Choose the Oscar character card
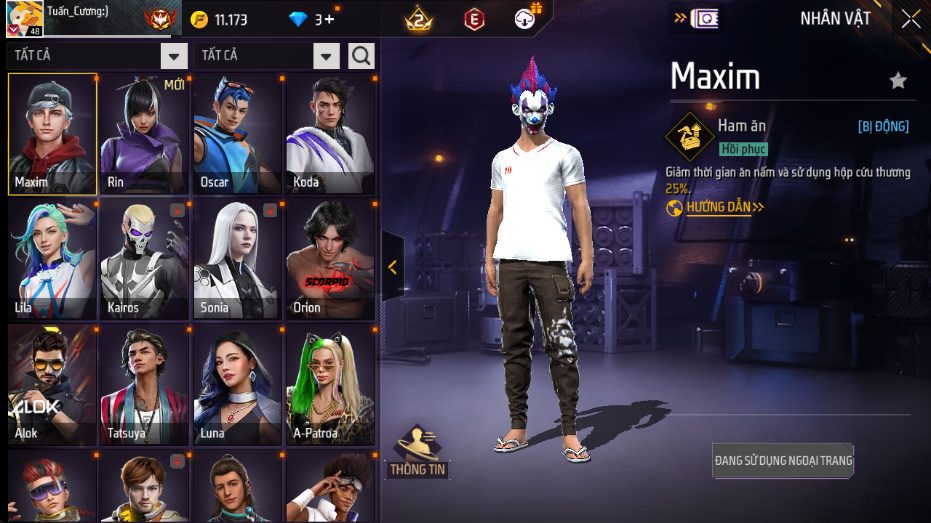 pos(237,134)
